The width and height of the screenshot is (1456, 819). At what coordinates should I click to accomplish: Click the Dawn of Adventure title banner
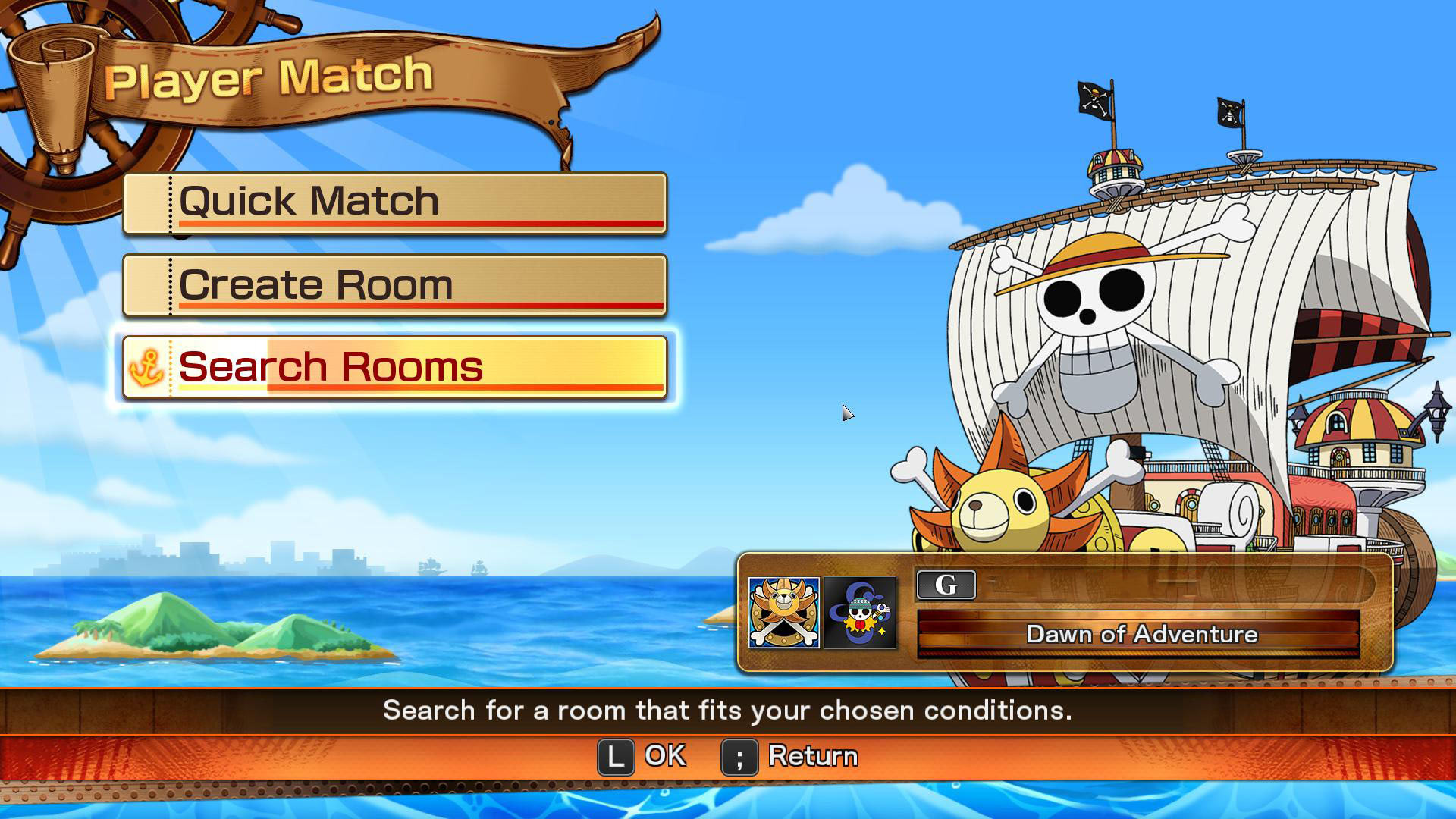coord(1140,634)
